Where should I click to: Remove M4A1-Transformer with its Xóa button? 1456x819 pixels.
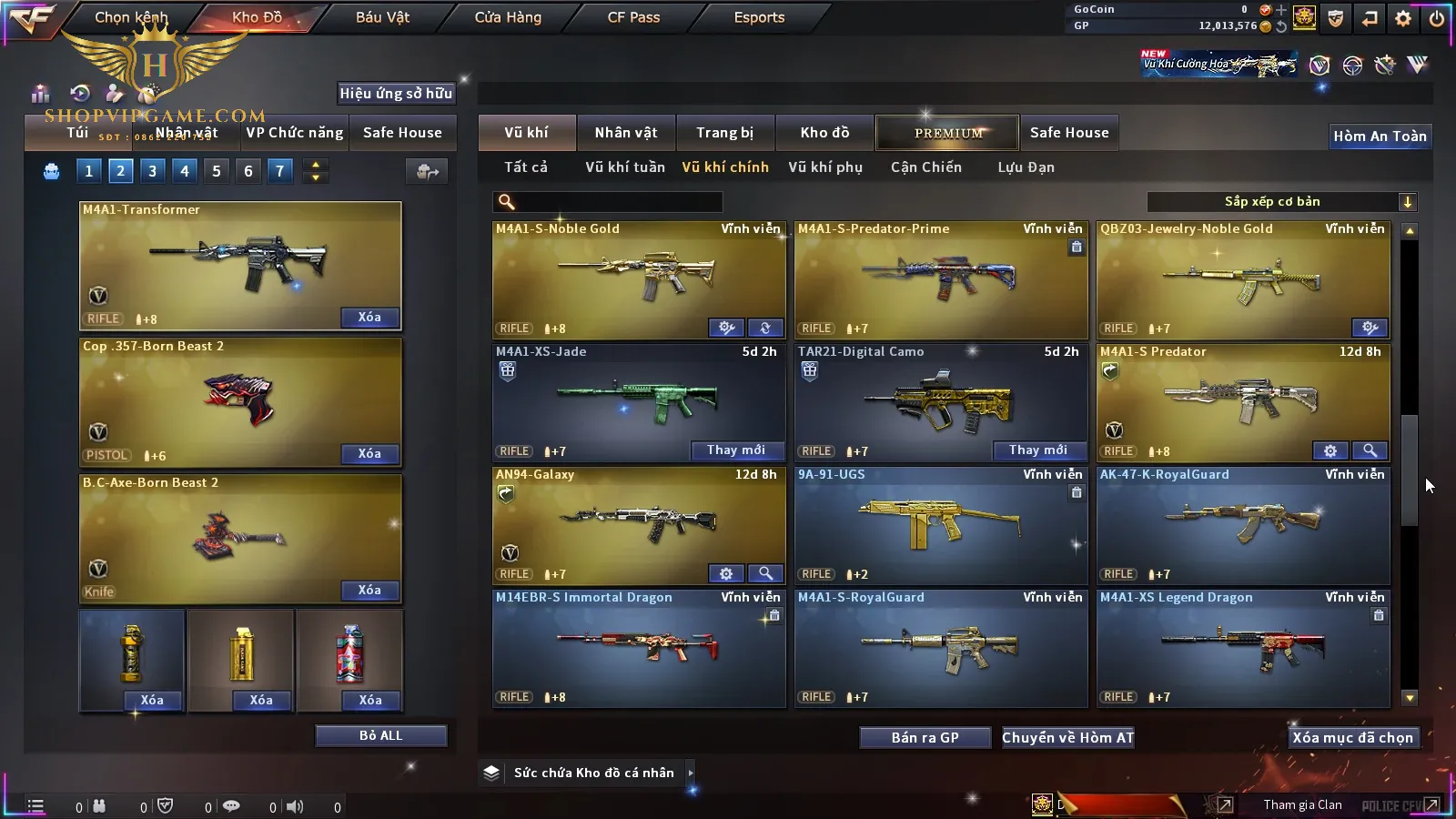(369, 318)
